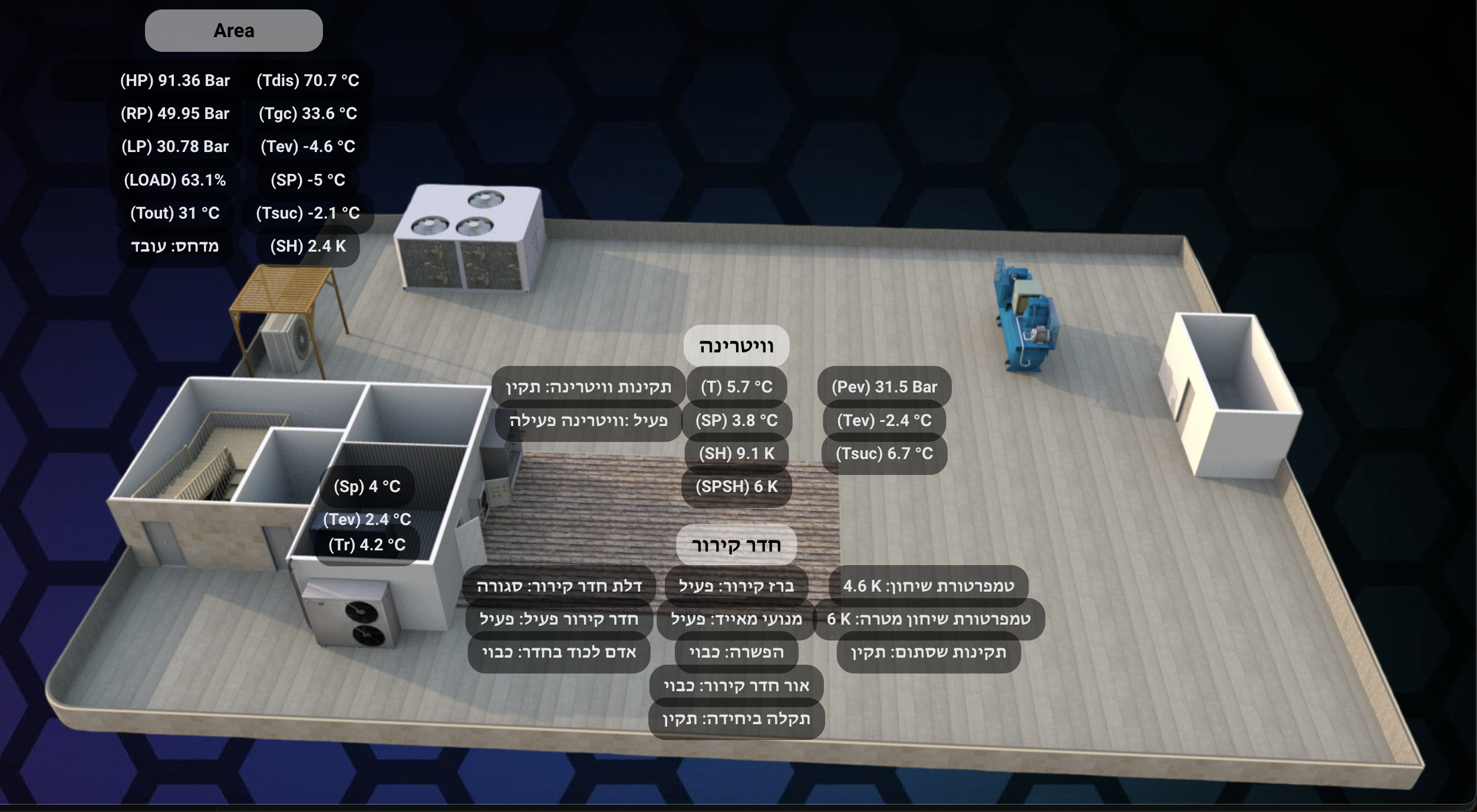The width and height of the screenshot is (1477, 812).
Task: Click the (HP) 91.36 Bar pressure reading
Action: [x=174, y=81]
